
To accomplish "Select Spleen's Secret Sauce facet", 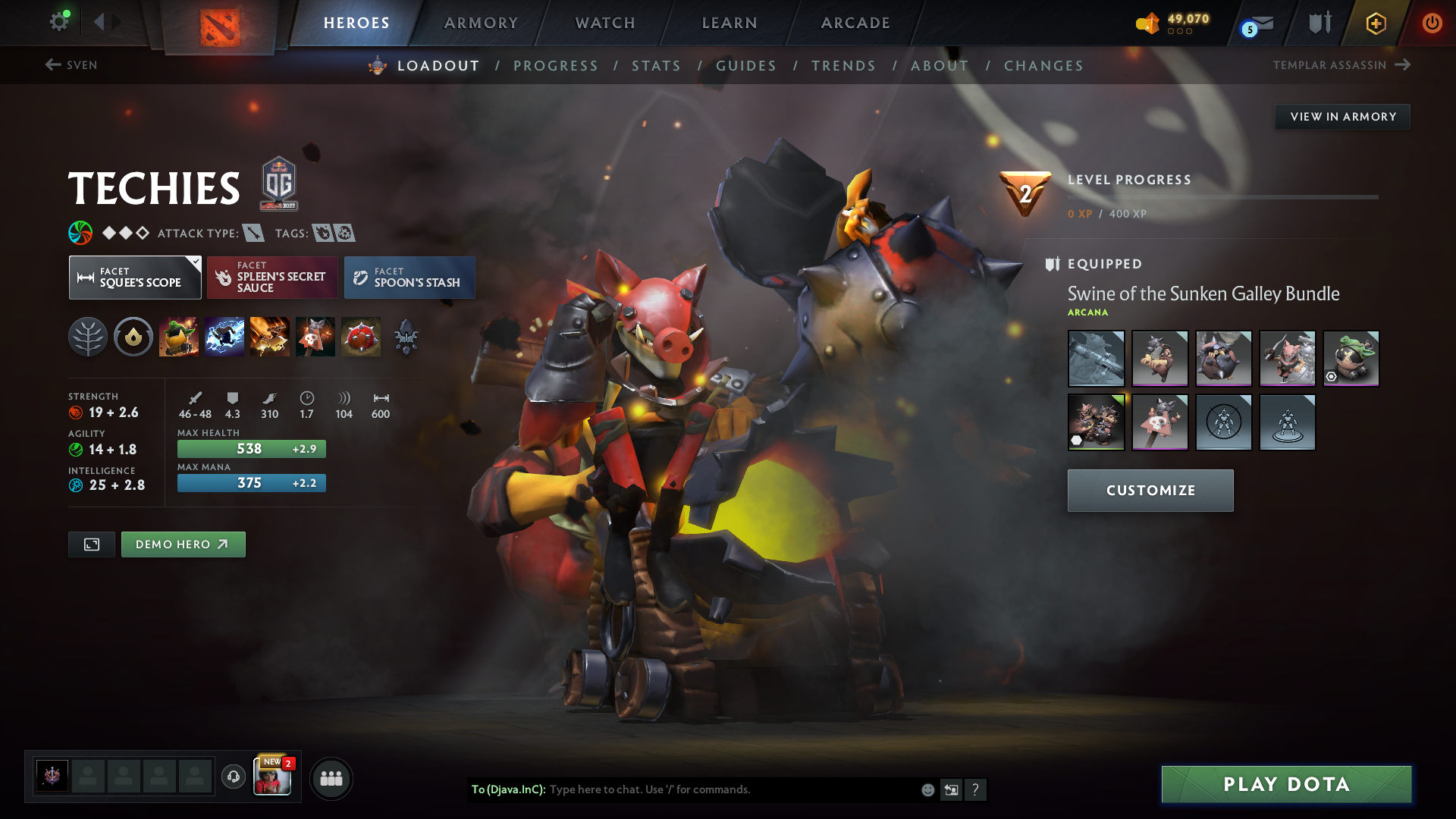I will click(272, 278).
